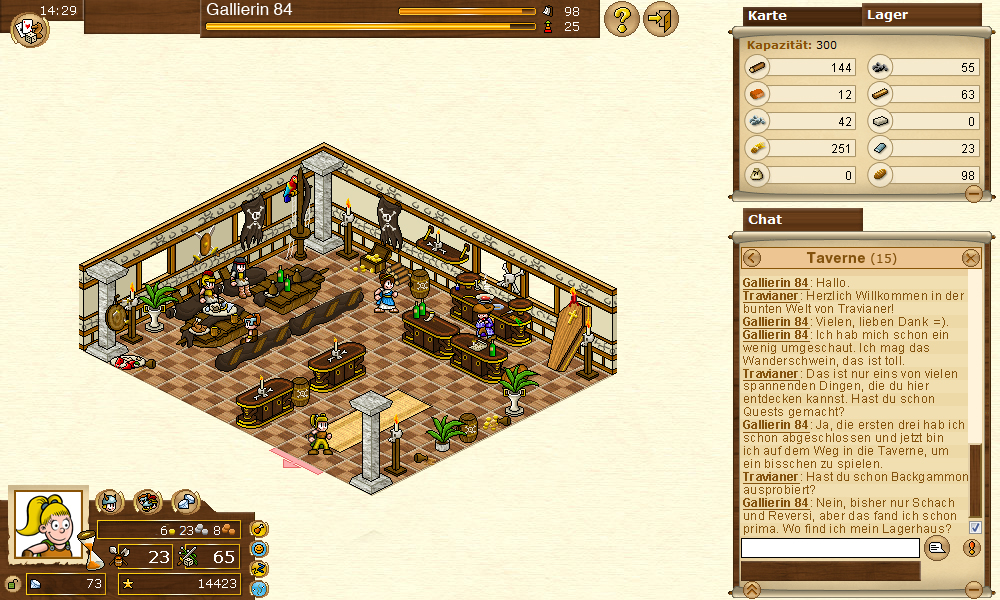The height and width of the screenshot is (600, 1000).
Task: Click the red exclamation report button
Action: pos(972,548)
